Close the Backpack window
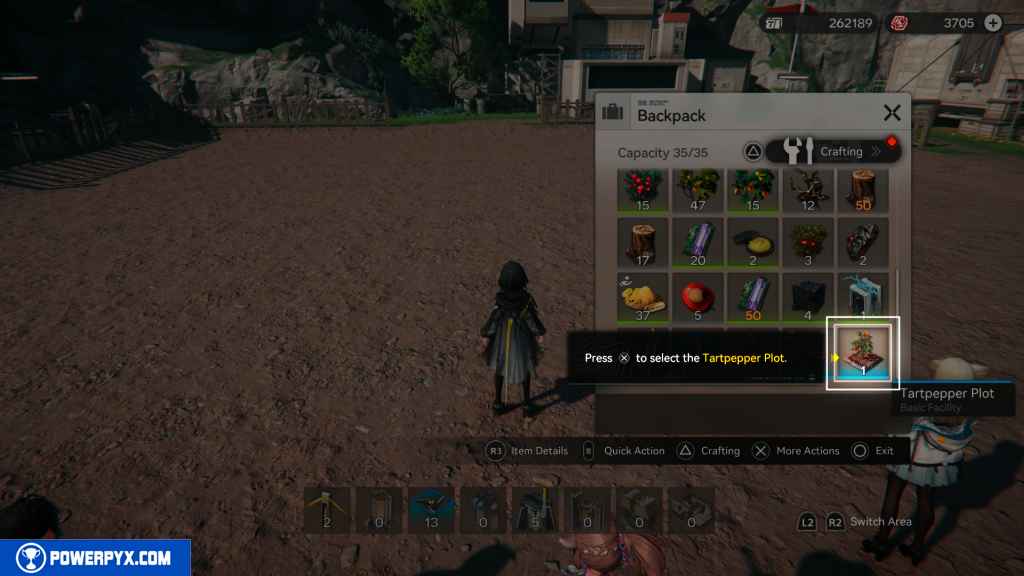Screen dimensions: 1024x576 (891, 114)
